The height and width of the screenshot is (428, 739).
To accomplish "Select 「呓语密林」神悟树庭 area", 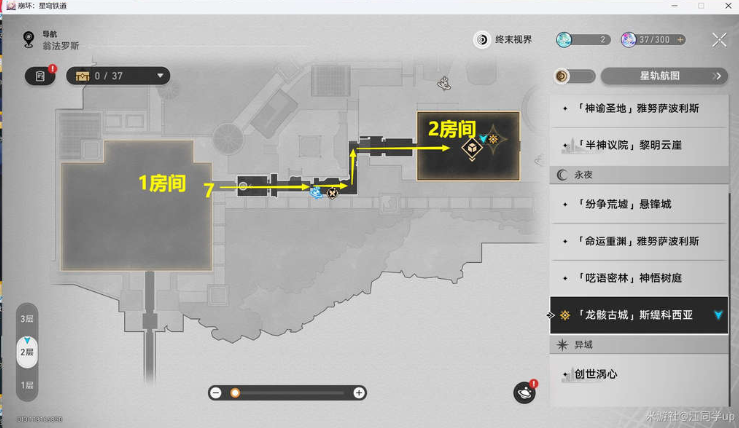I will [x=639, y=278].
